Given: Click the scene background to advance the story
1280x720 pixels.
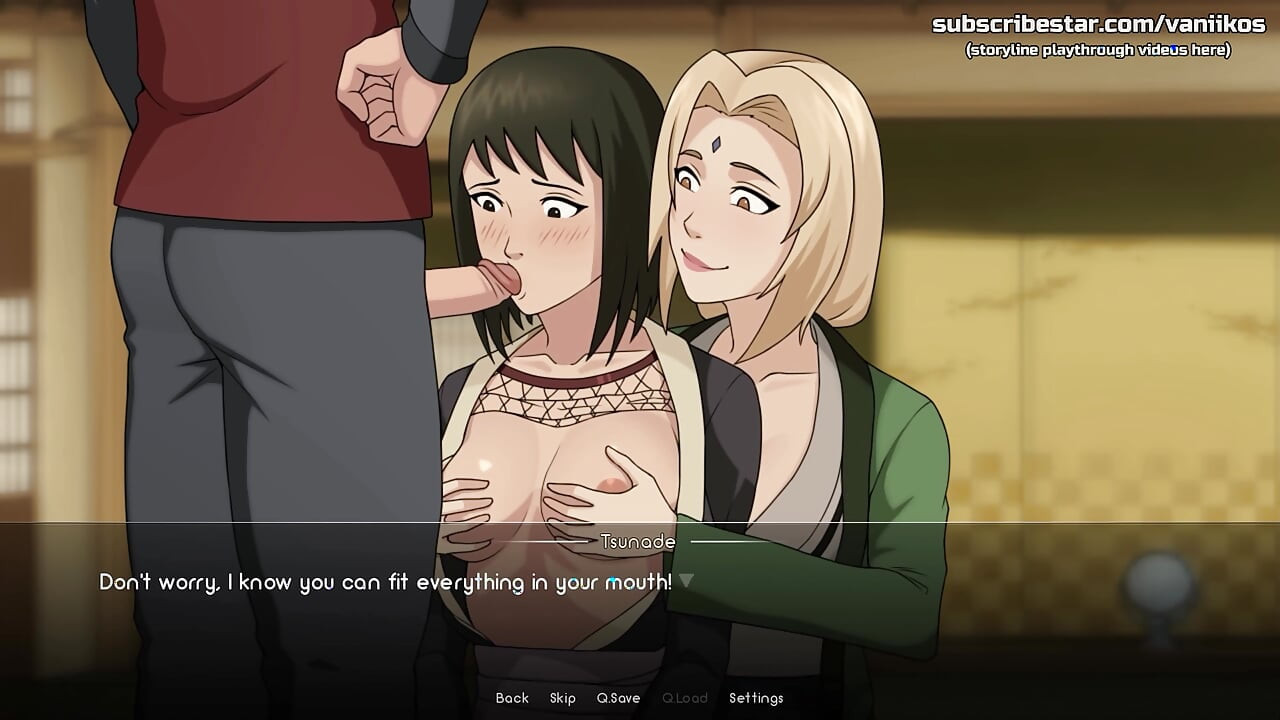Looking at the screenshot, I should [x=1100, y=300].
